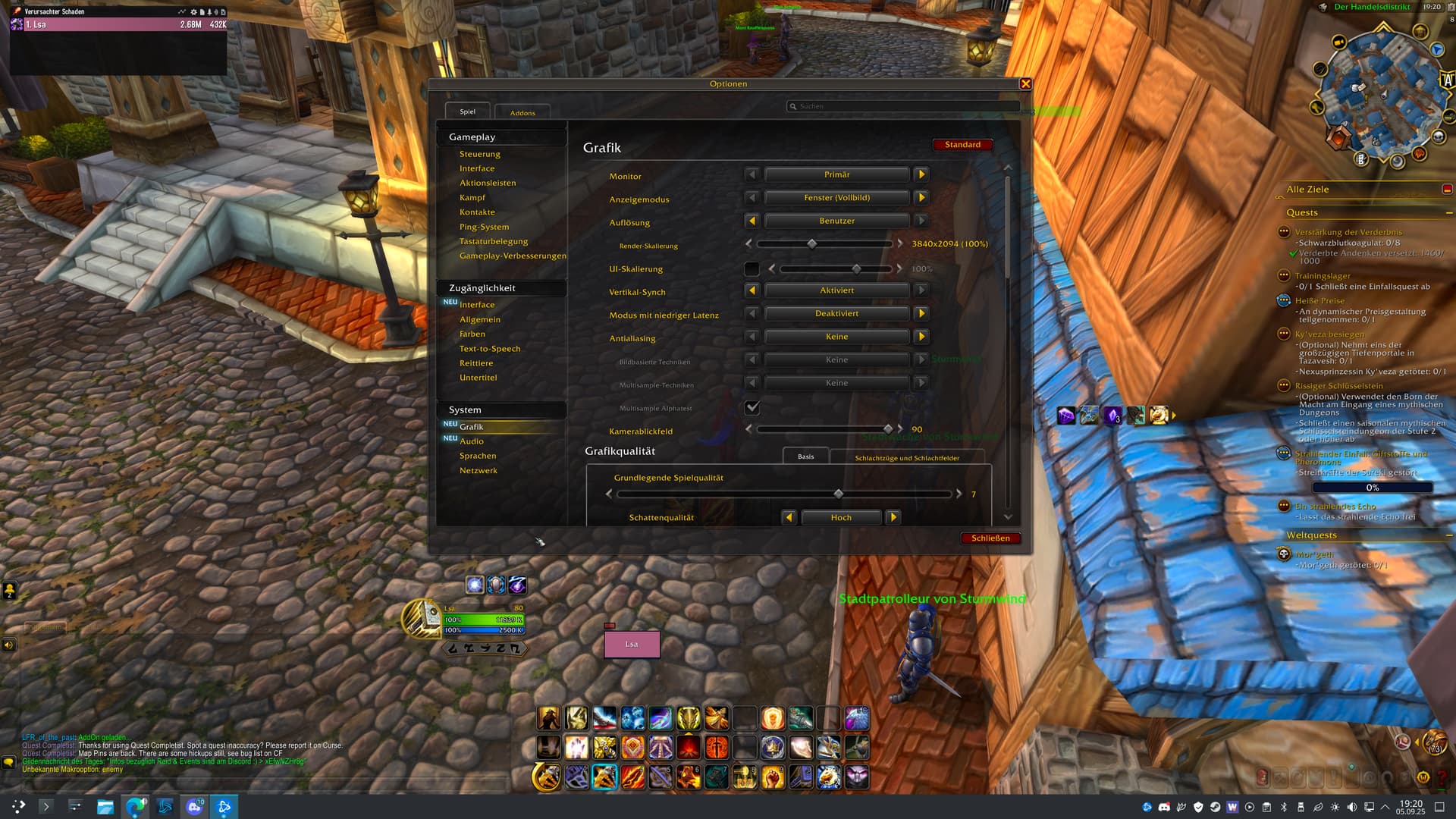This screenshot has width=1456, height=819.
Task: Set the Grundlegende Spielqualität slider
Action: click(838, 494)
